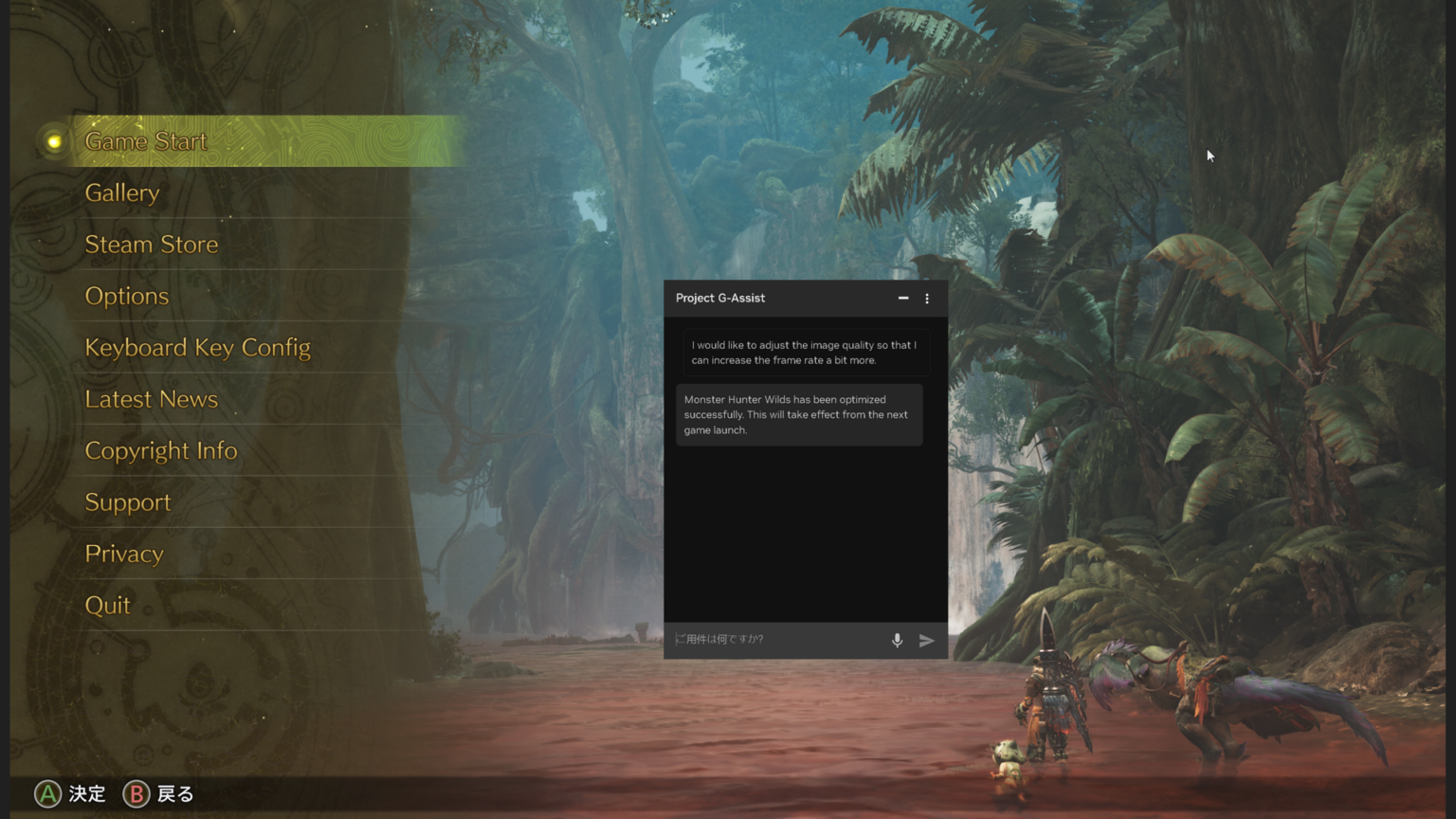The image size is (1456, 819).
Task: Open the three-dot menu in G-Assist
Action: click(x=927, y=299)
